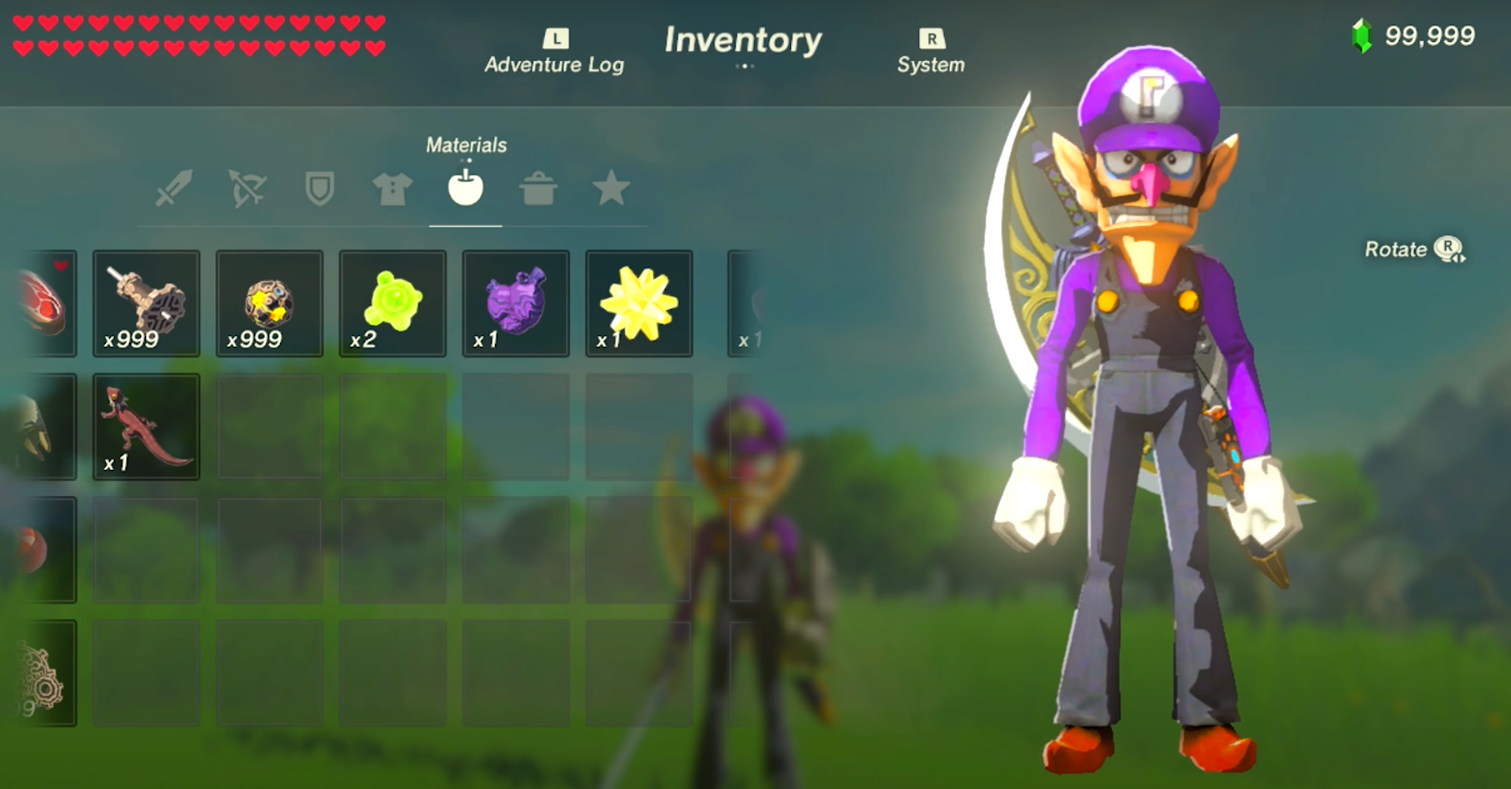Select the sword weapons category tab
Screen dimensions: 1511x789
point(174,188)
